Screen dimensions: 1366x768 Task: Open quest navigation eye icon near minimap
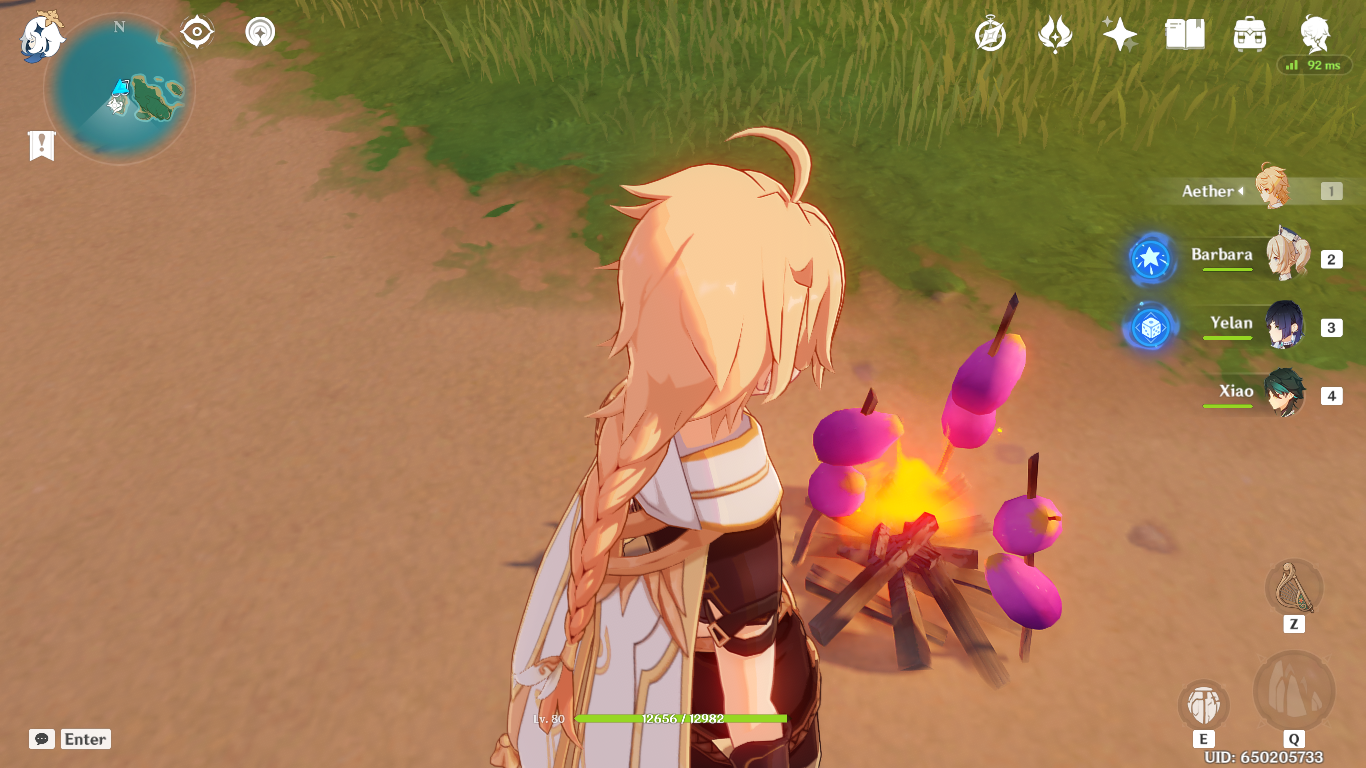[196, 32]
